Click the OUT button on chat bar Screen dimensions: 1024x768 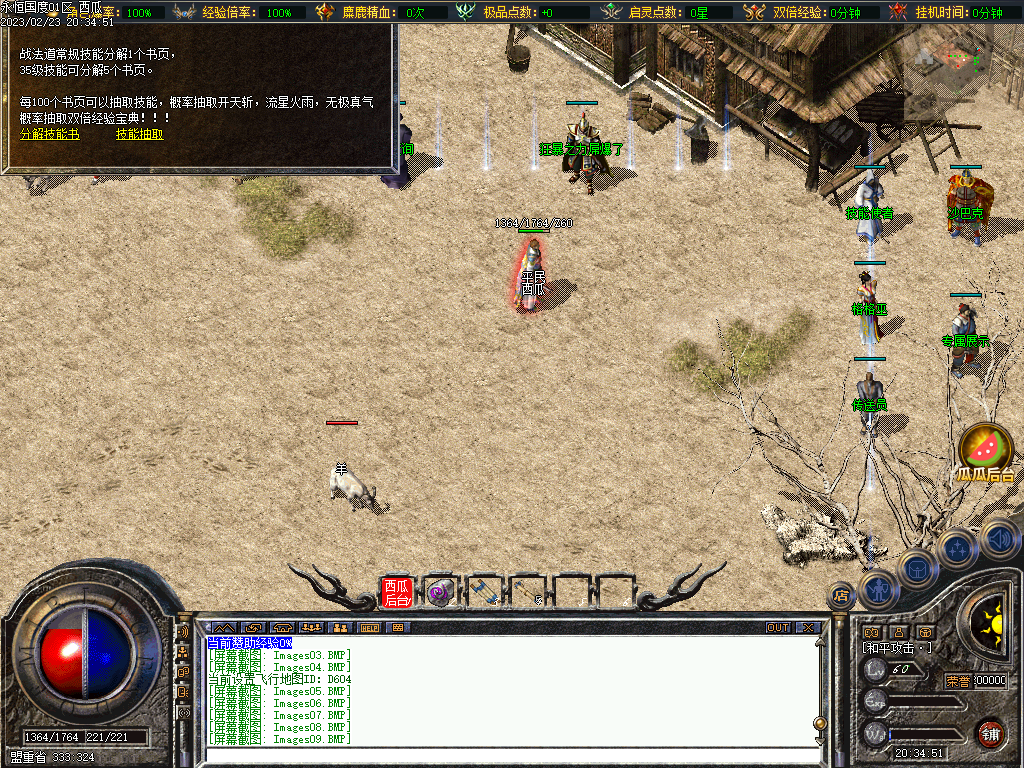777,627
